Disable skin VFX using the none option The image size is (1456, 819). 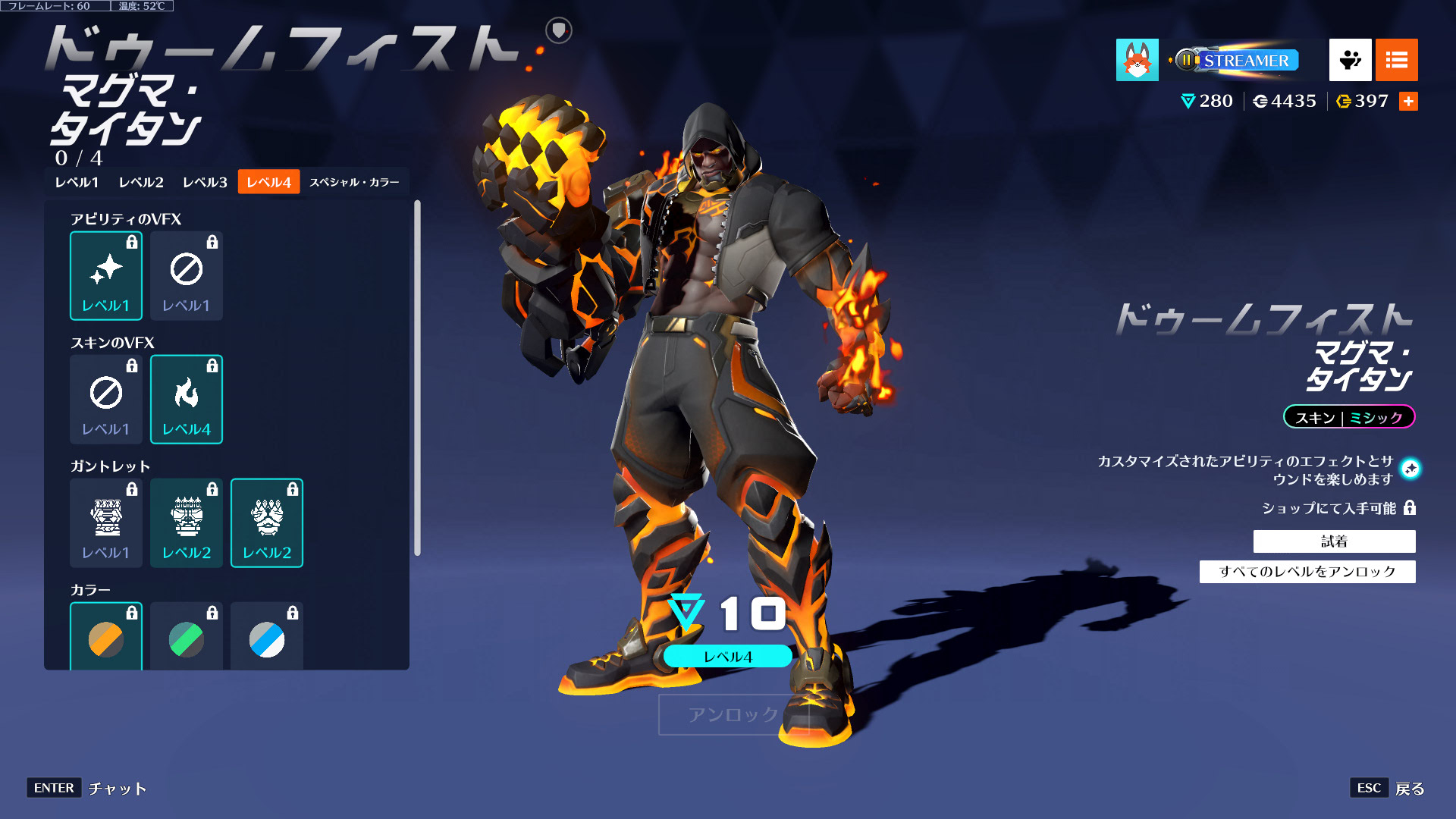(105, 400)
